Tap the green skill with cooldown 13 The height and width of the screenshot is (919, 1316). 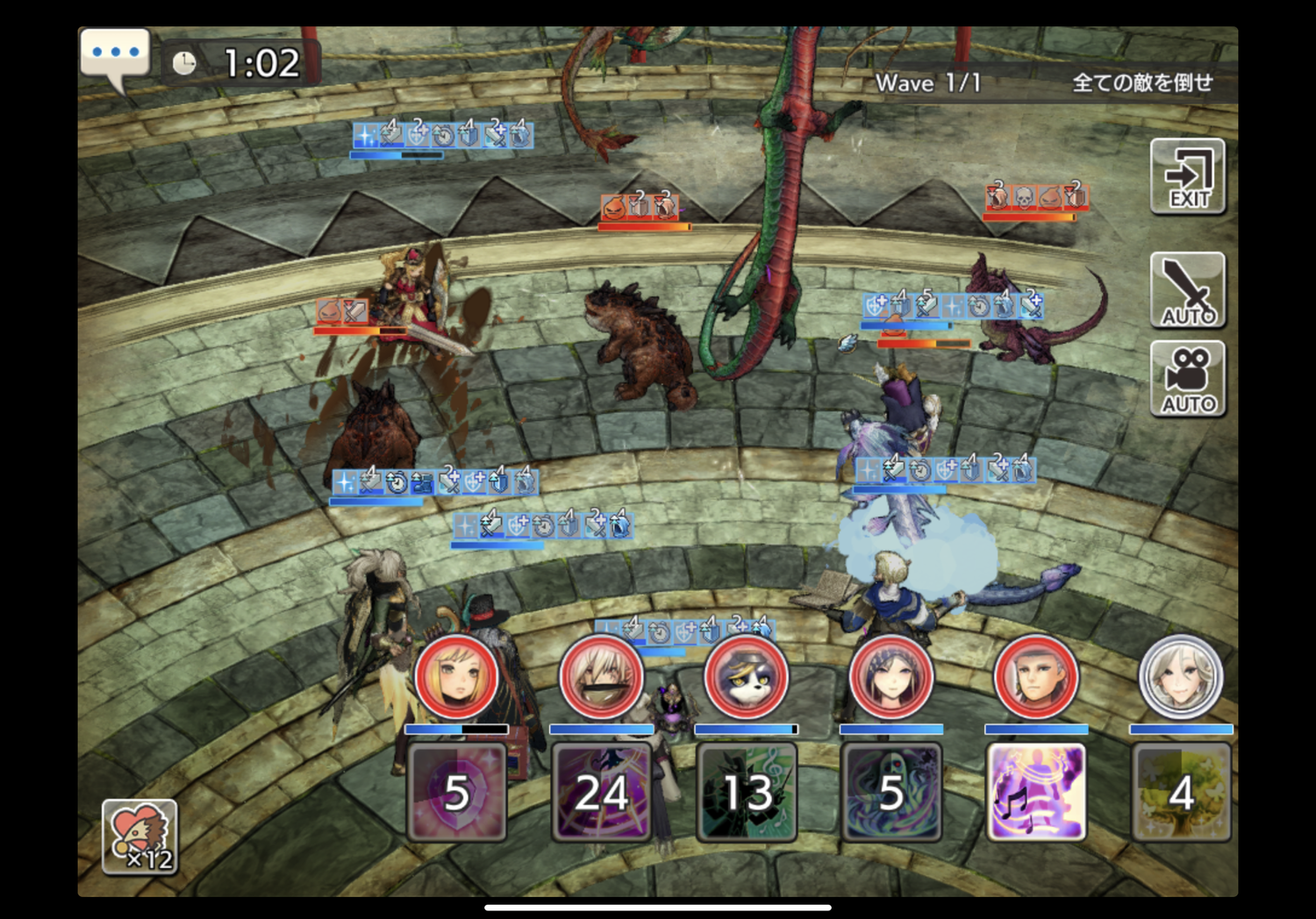click(746, 792)
